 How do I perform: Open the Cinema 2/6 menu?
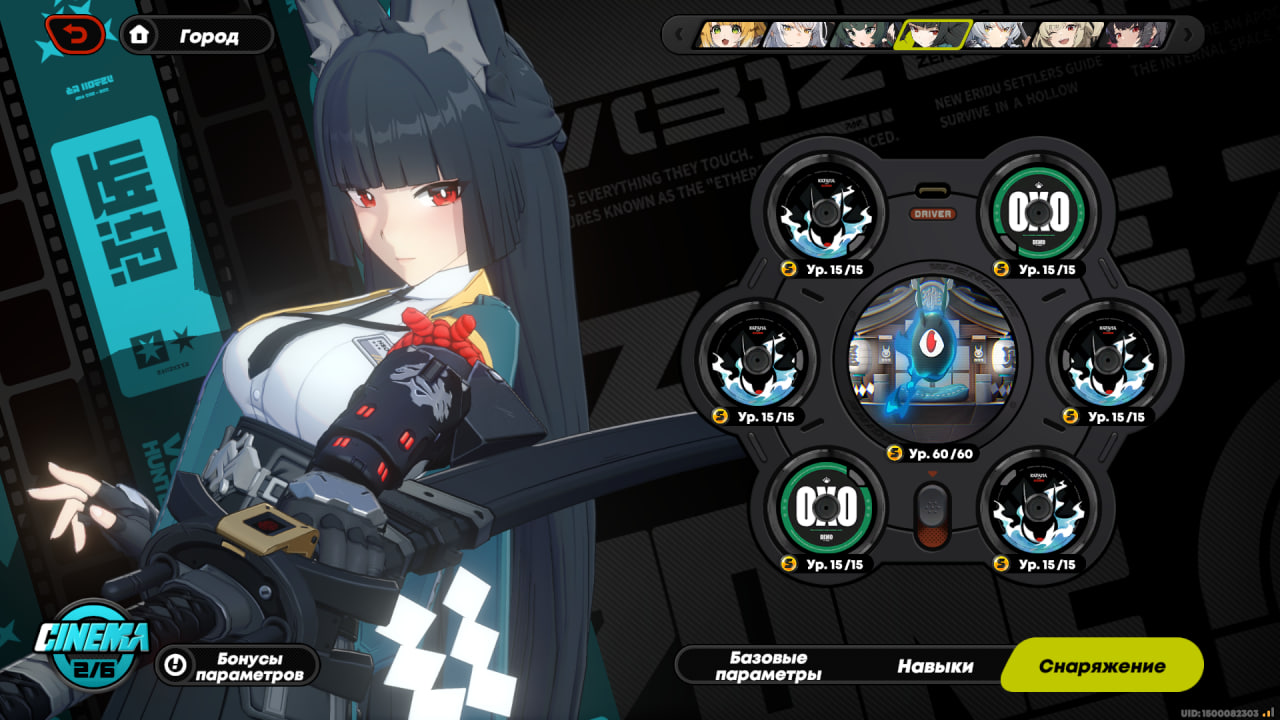(92, 642)
